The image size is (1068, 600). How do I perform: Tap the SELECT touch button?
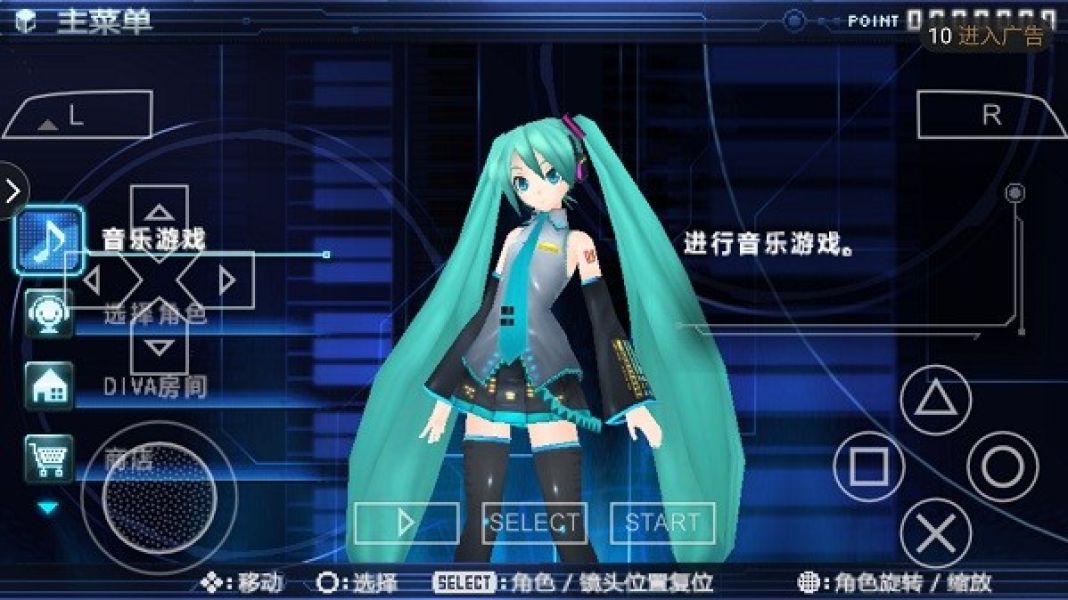[x=534, y=522]
